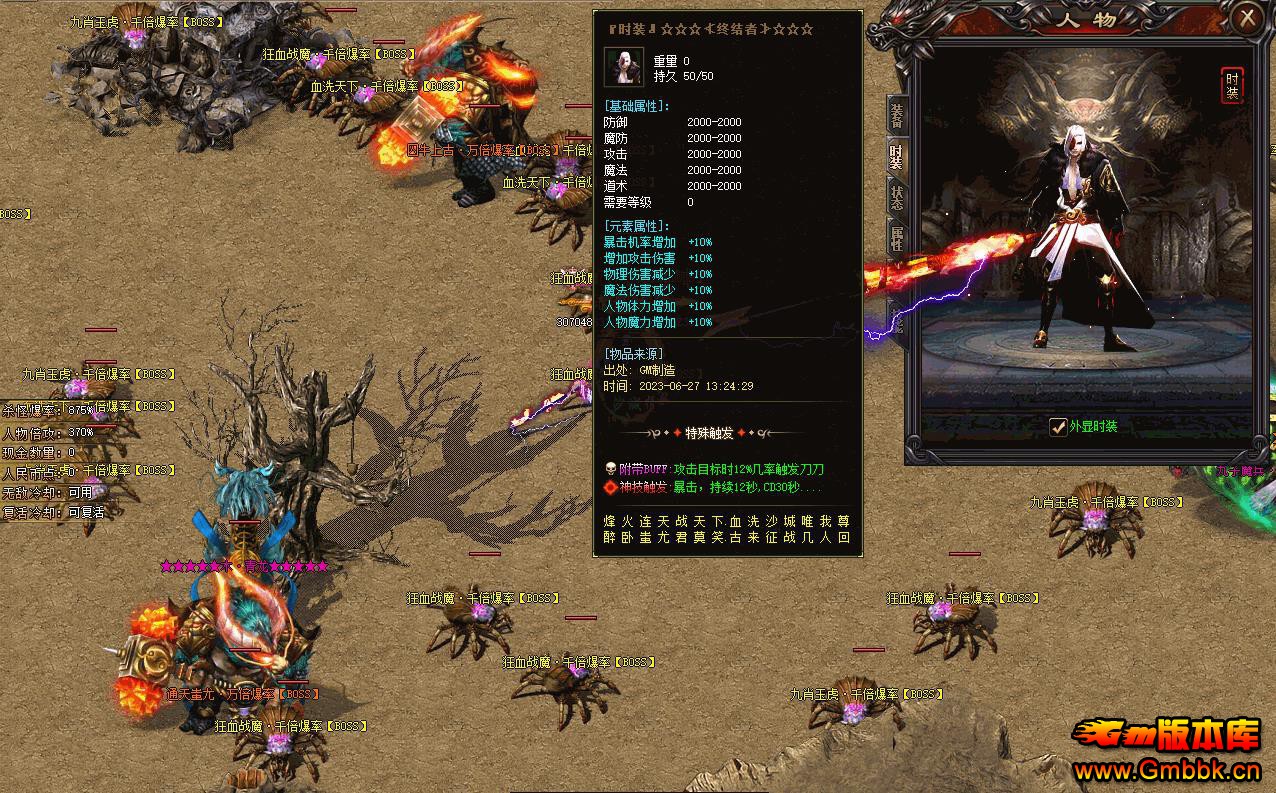
Task: Click the red-framed 时装 costume slot
Action: click(x=1232, y=86)
